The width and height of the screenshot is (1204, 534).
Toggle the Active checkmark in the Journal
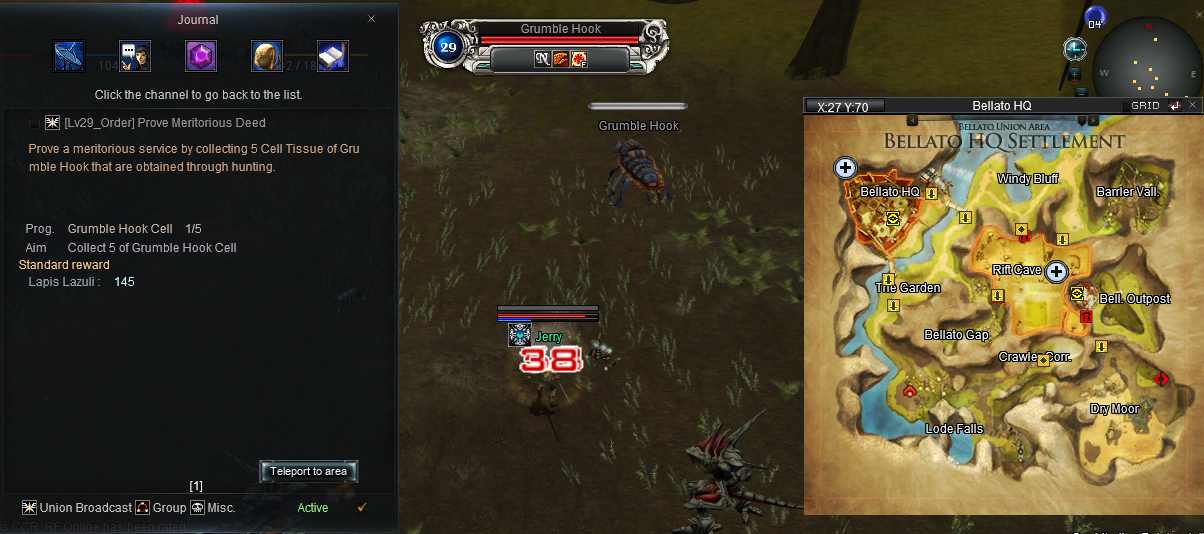click(362, 508)
